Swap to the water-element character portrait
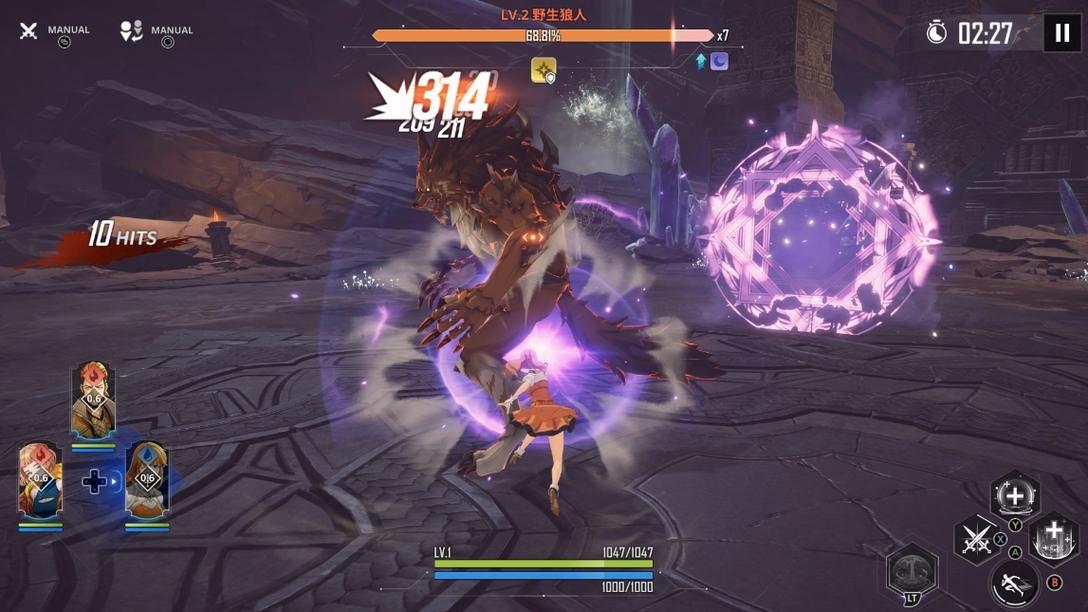Screen dimensions: 1088x612 [x=147, y=481]
